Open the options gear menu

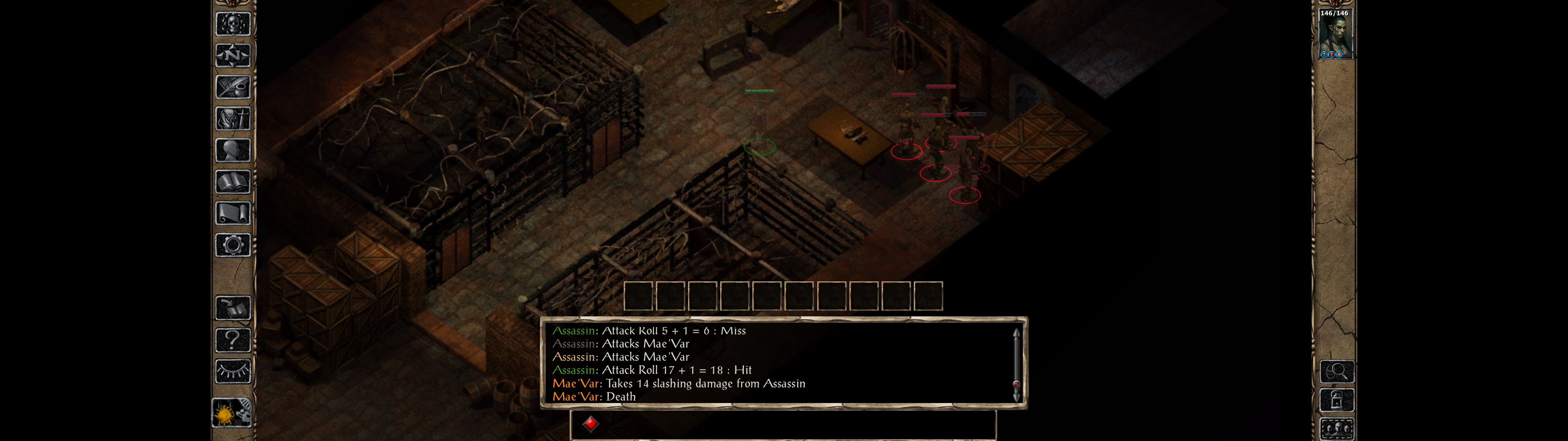click(232, 245)
